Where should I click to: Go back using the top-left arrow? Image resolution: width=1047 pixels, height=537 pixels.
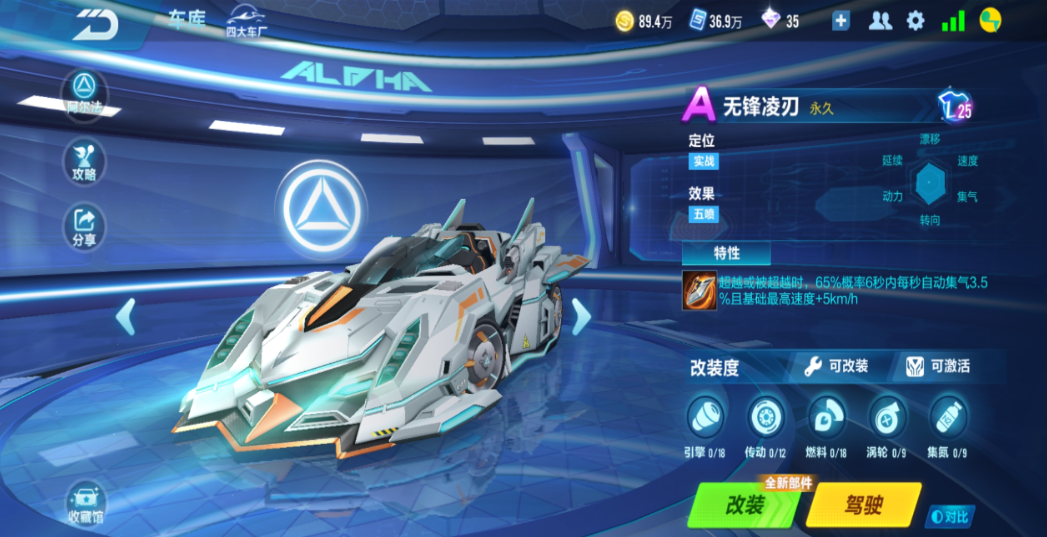click(x=96, y=26)
